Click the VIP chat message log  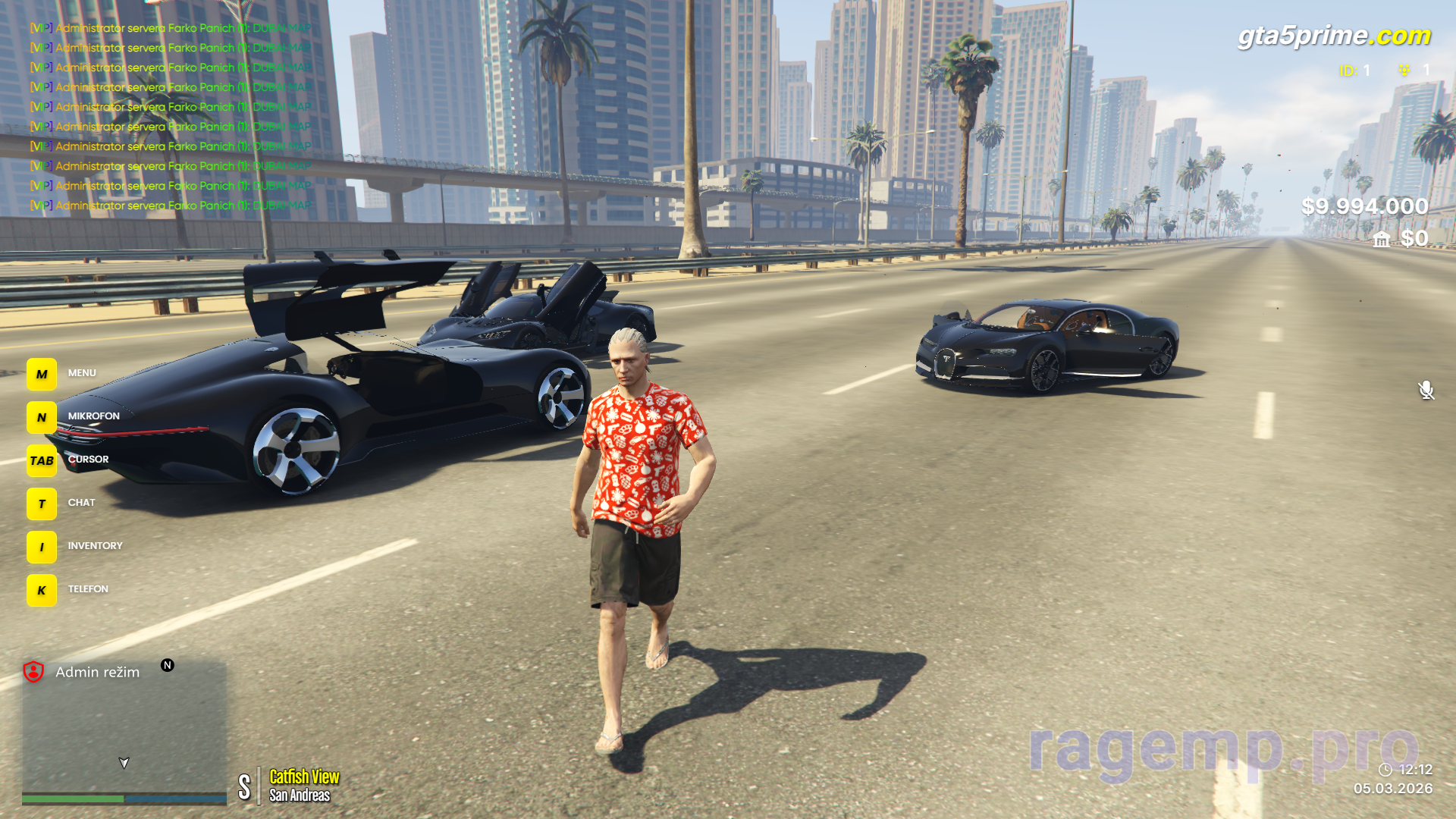point(171,117)
